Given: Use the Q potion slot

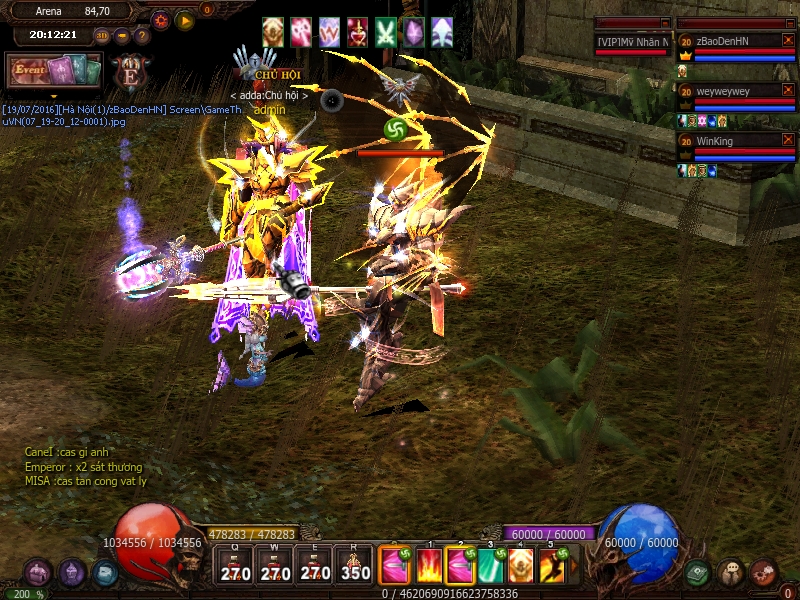Looking at the screenshot, I should click(x=236, y=567).
